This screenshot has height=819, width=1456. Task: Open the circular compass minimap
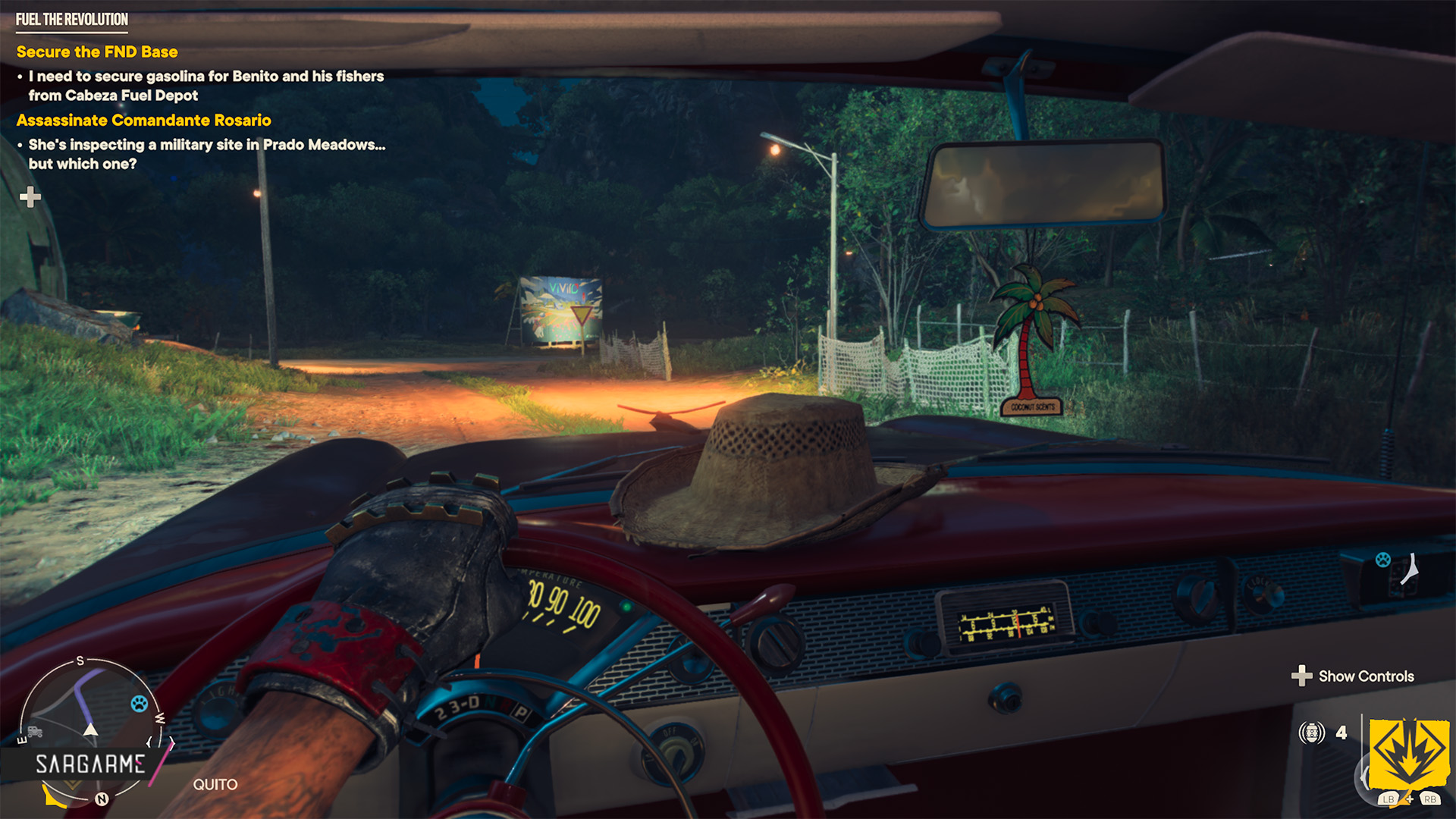click(89, 728)
